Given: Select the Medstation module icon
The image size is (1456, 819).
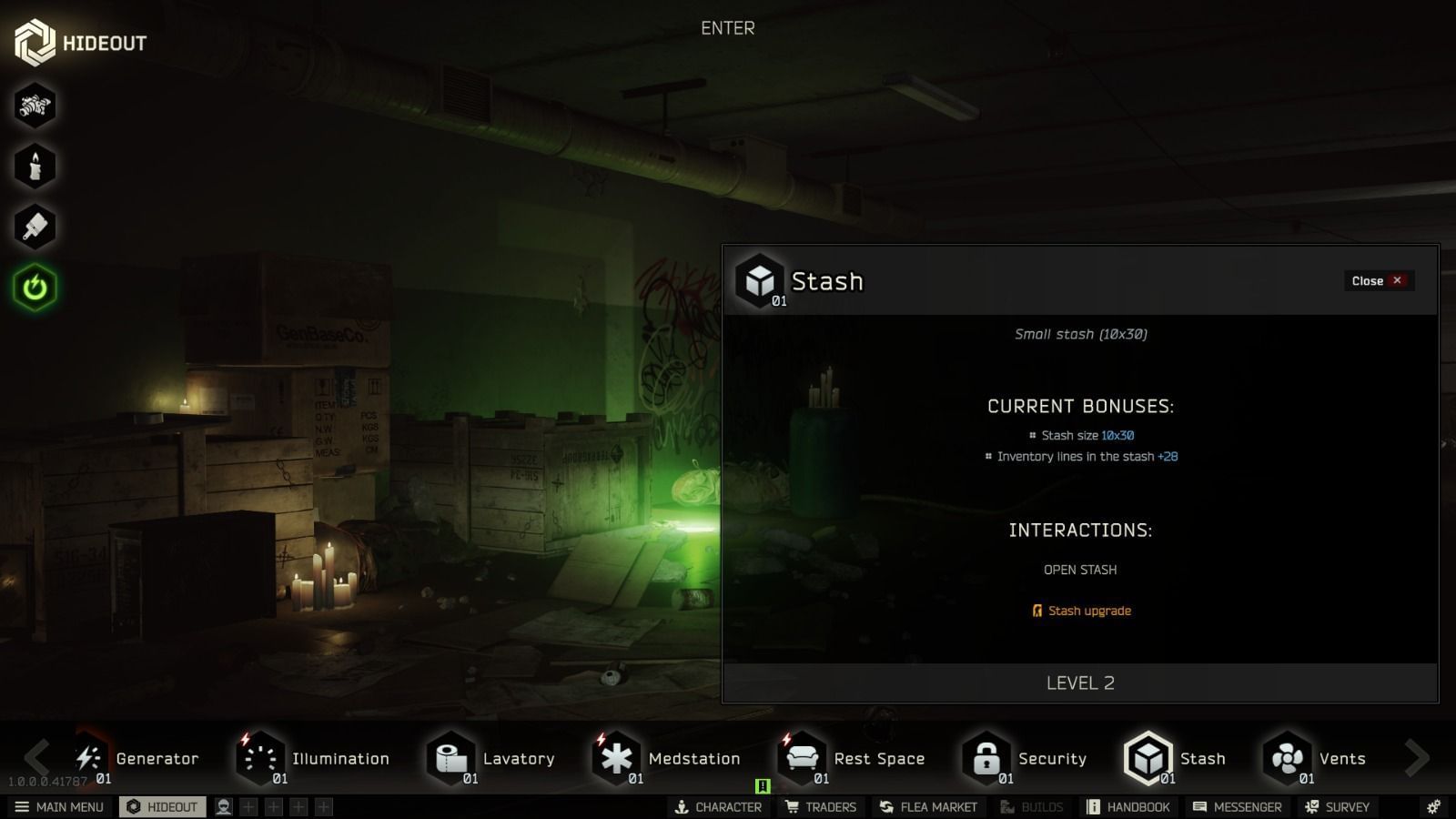Looking at the screenshot, I should point(618,758).
